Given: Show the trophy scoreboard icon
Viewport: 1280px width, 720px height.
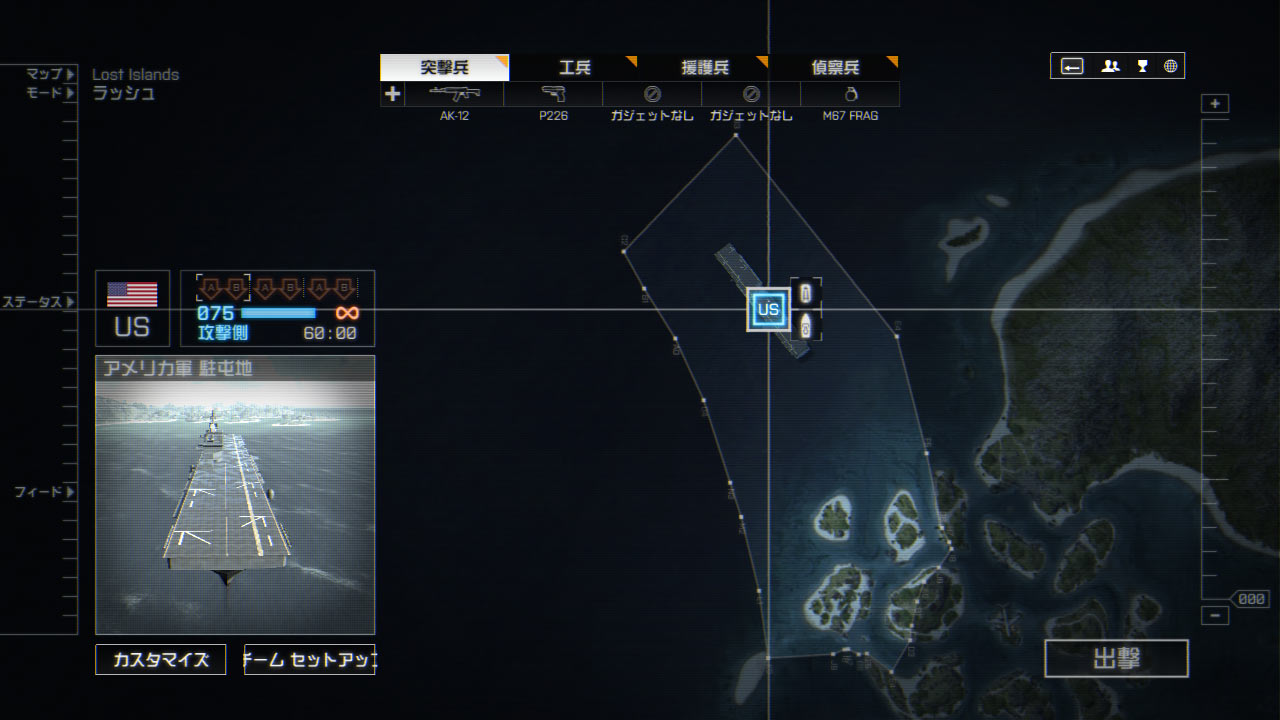Looking at the screenshot, I should tap(1142, 66).
